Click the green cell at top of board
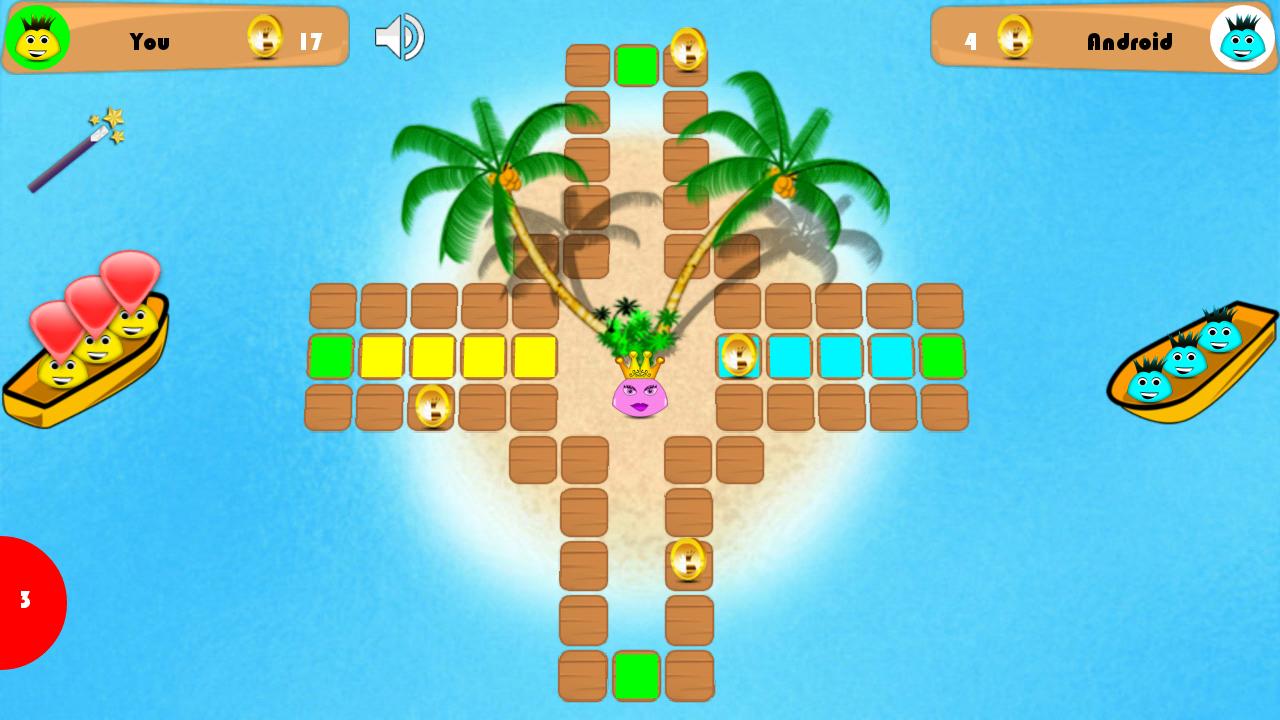This screenshot has width=1280, height=720. (637, 65)
